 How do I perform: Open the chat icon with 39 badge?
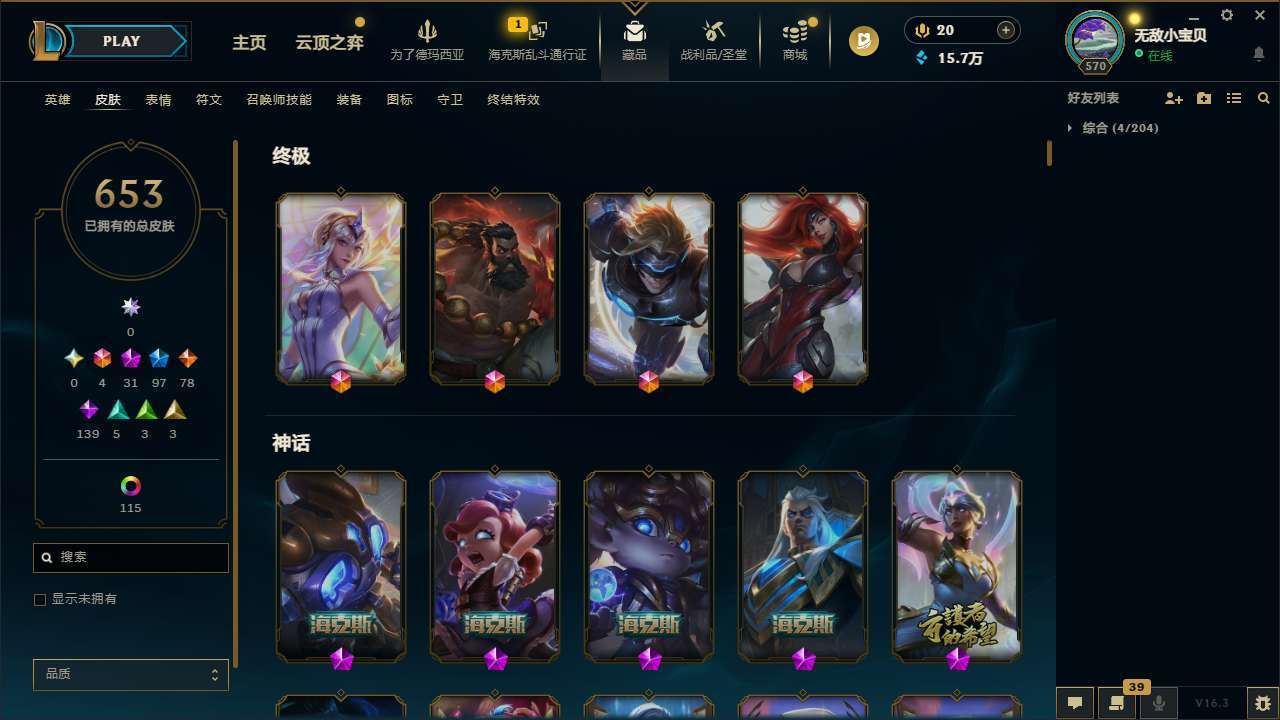click(1115, 703)
